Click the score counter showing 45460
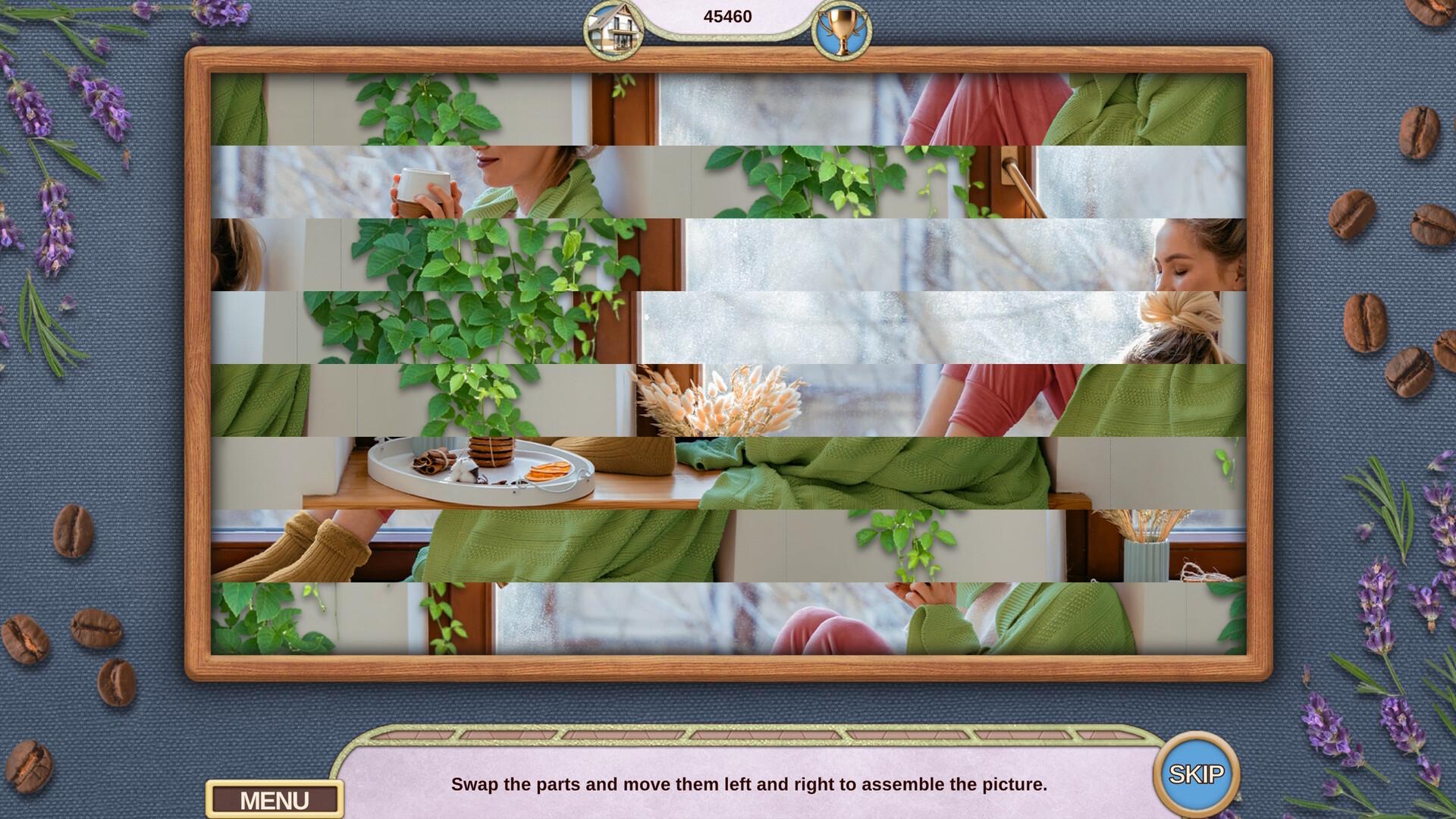The image size is (1456, 819). 726,15
